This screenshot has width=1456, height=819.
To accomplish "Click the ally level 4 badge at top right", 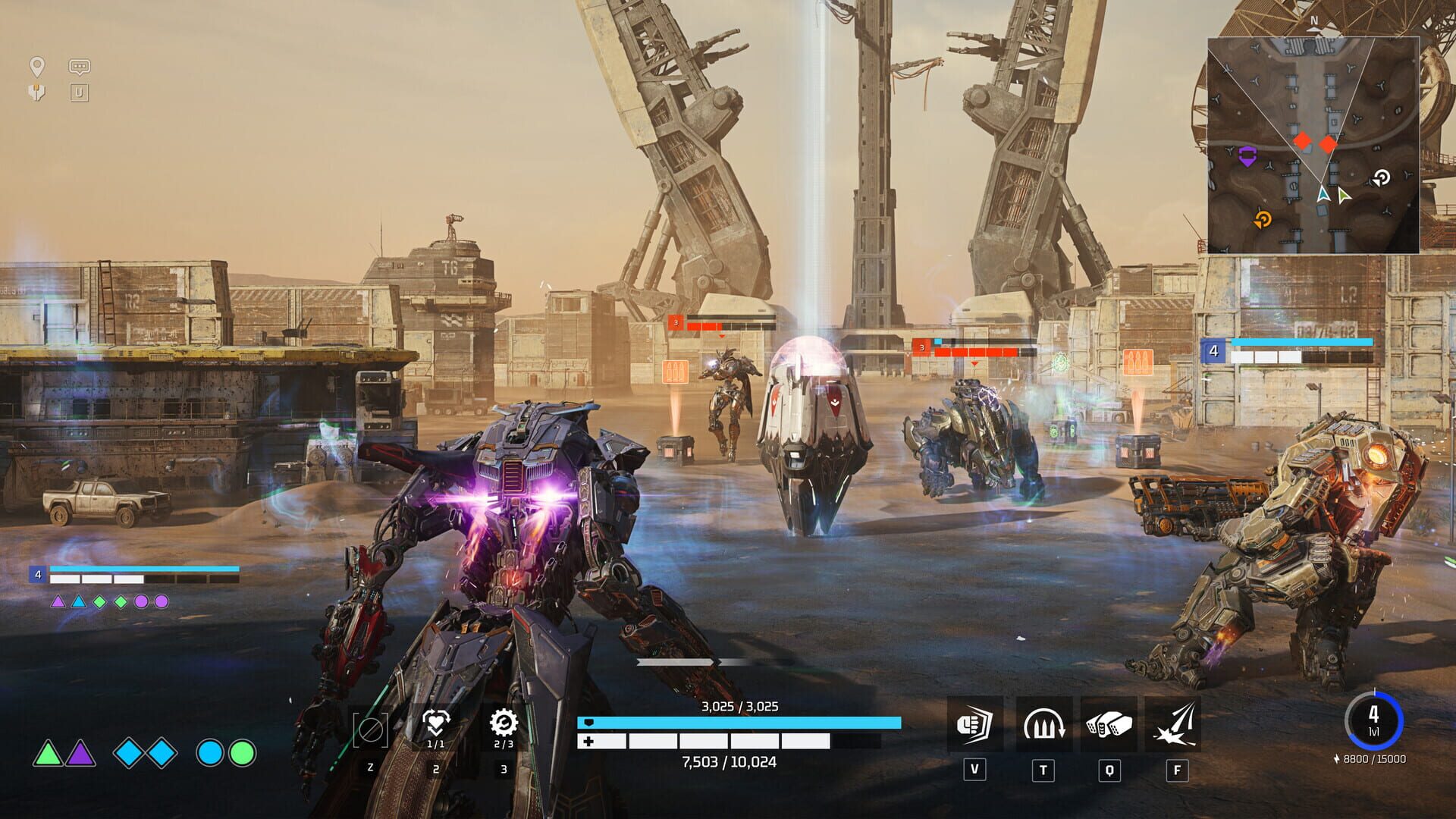I will point(1214,351).
